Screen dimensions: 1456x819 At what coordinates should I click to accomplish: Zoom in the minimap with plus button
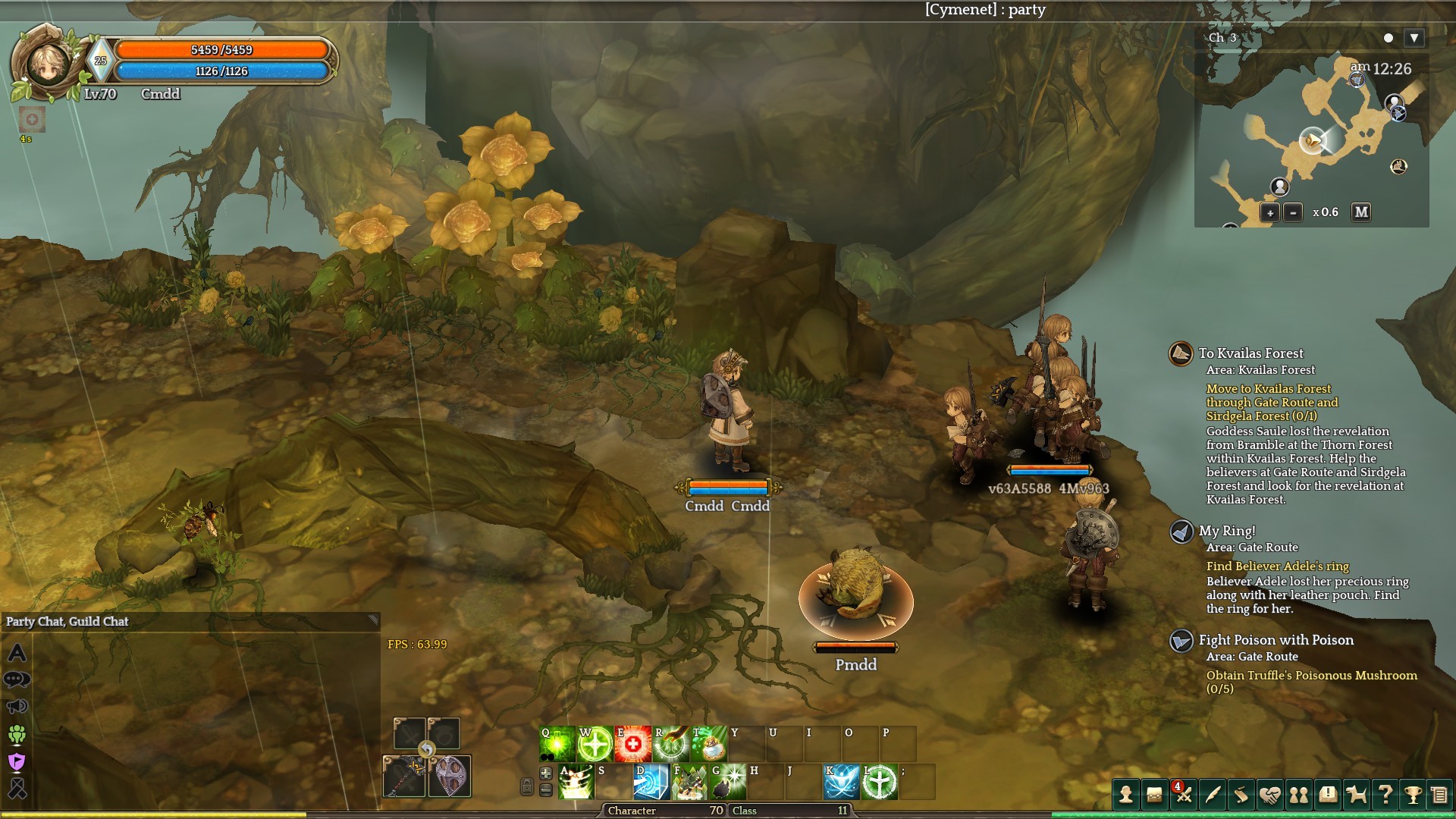click(1269, 213)
